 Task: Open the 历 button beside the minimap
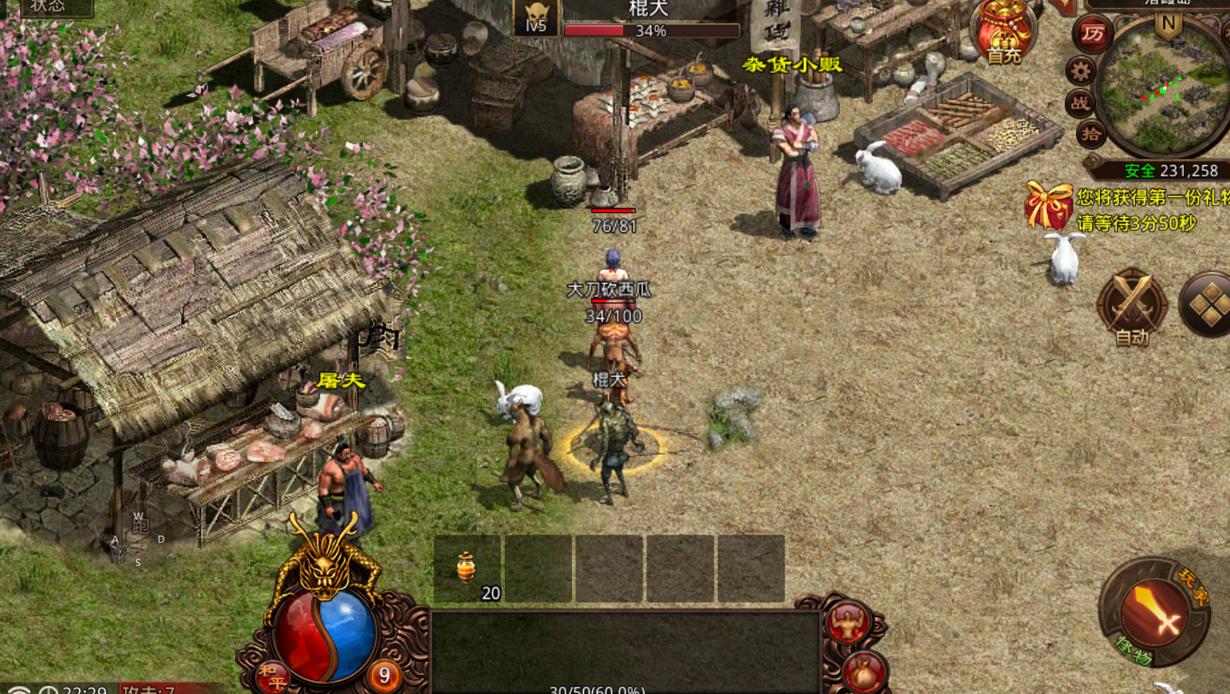tap(1093, 34)
